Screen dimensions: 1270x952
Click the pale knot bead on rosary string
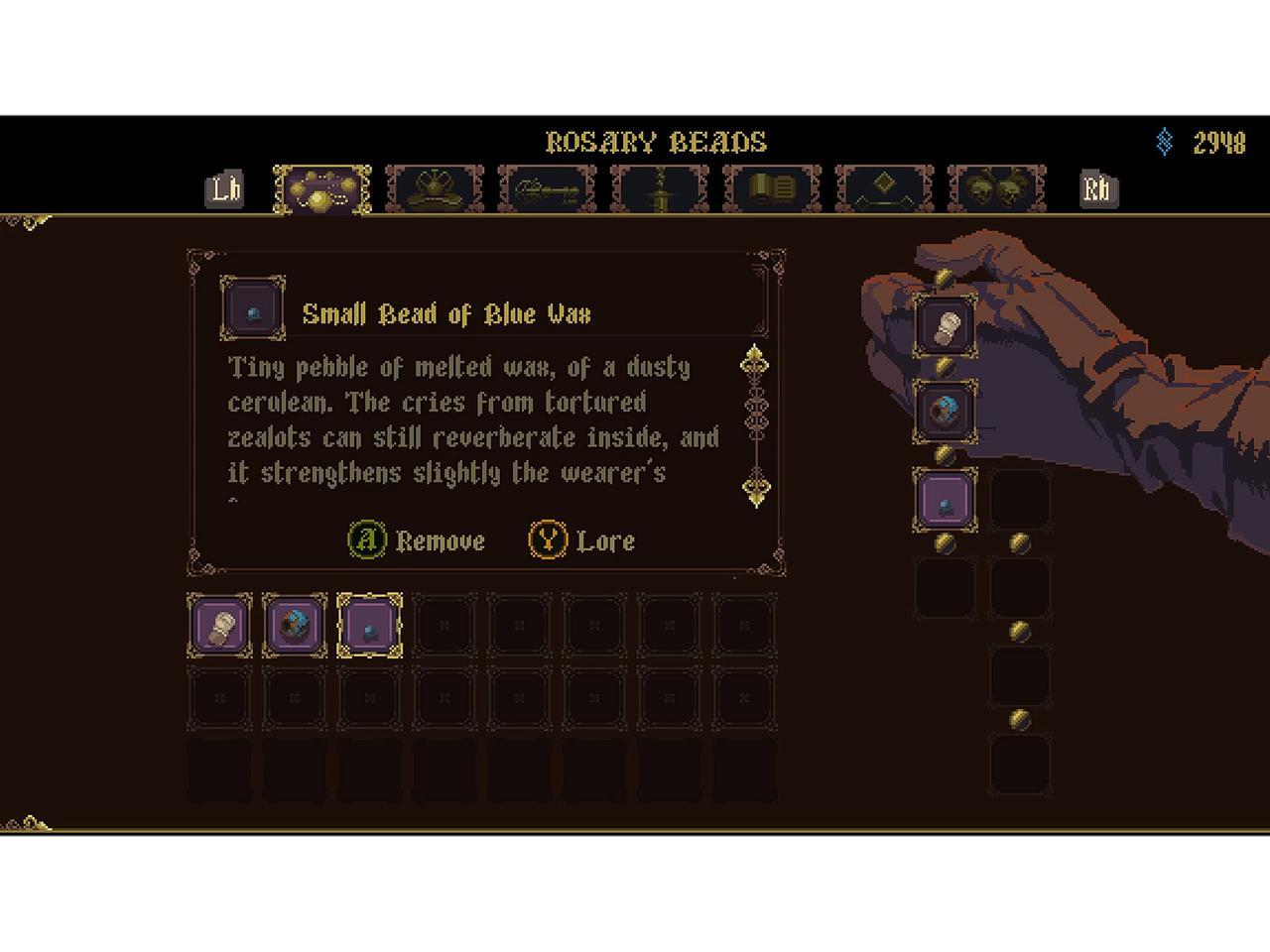(x=946, y=323)
